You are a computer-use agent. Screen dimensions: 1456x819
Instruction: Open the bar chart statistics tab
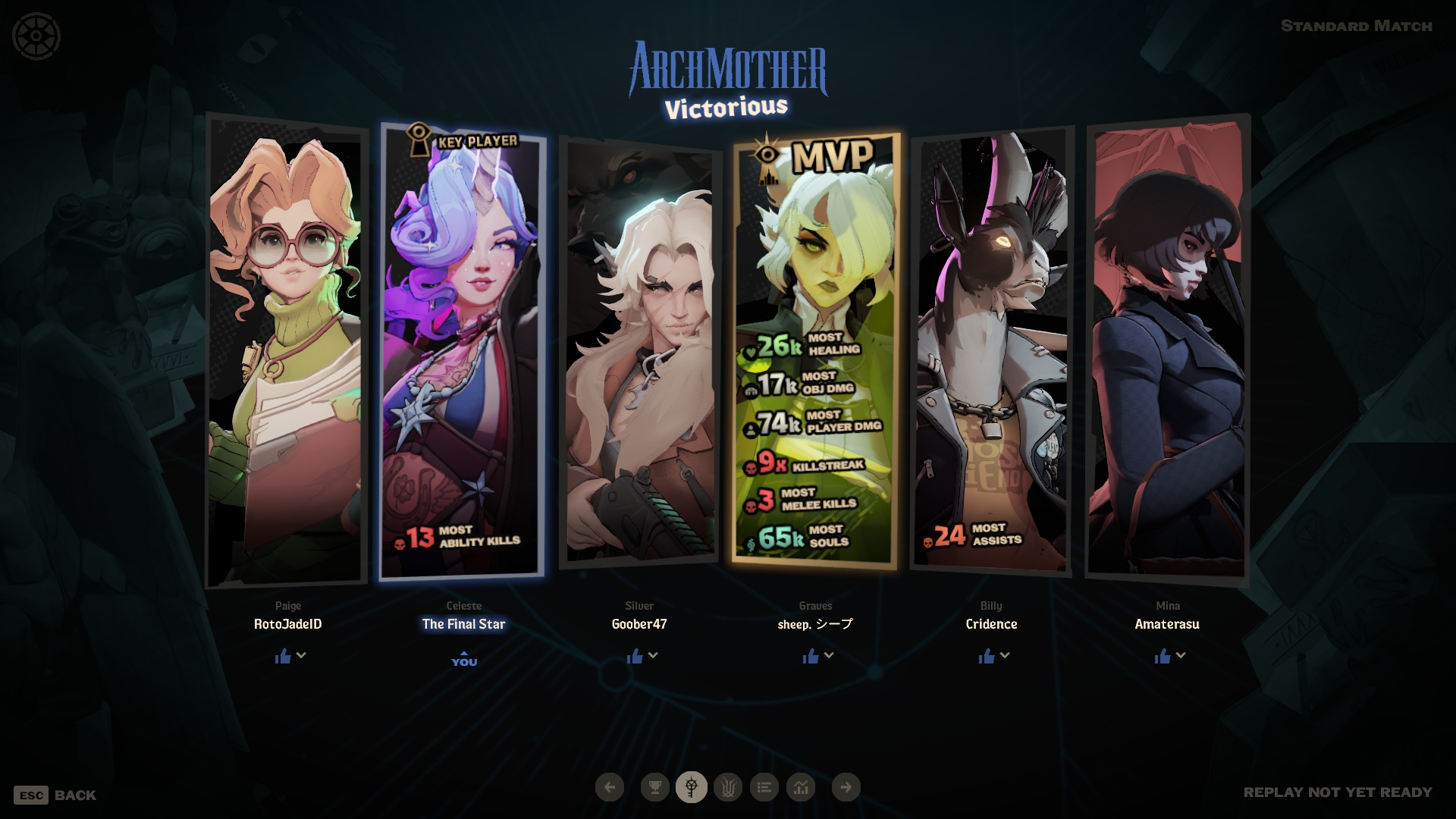(x=801, y=787)
